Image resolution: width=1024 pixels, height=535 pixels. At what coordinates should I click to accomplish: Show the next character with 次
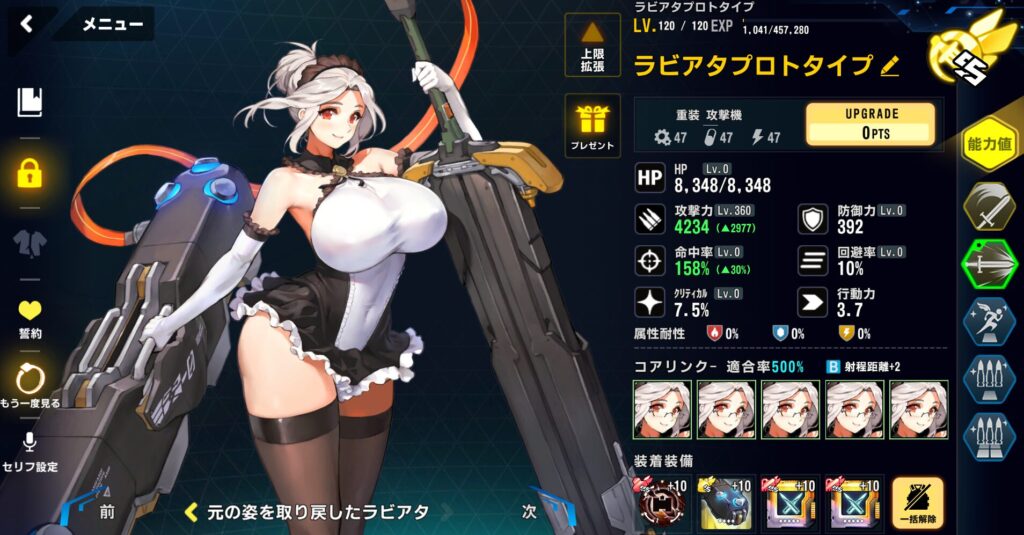[531, 510]
